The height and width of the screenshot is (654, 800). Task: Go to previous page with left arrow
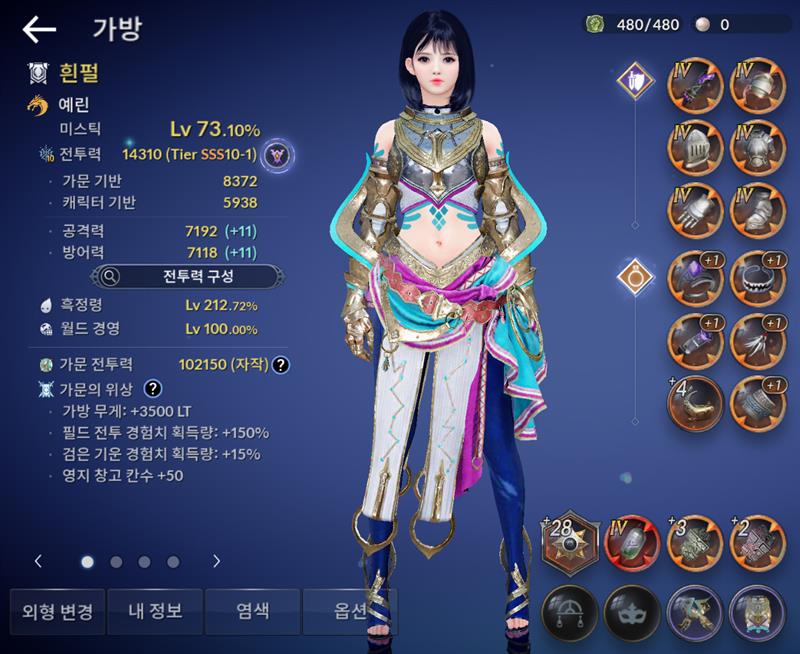[x=39, y=561]
